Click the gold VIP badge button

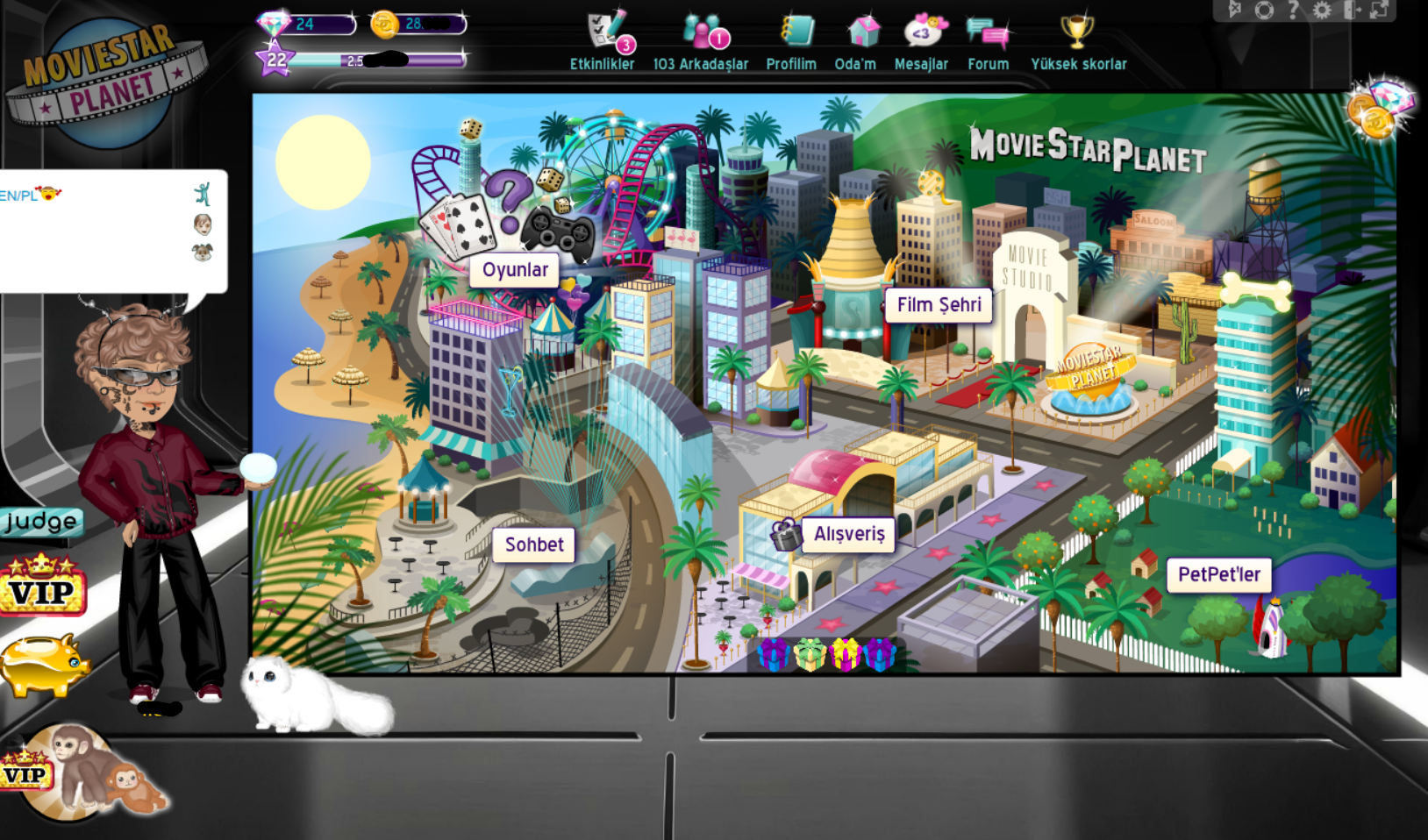[41, 586]
